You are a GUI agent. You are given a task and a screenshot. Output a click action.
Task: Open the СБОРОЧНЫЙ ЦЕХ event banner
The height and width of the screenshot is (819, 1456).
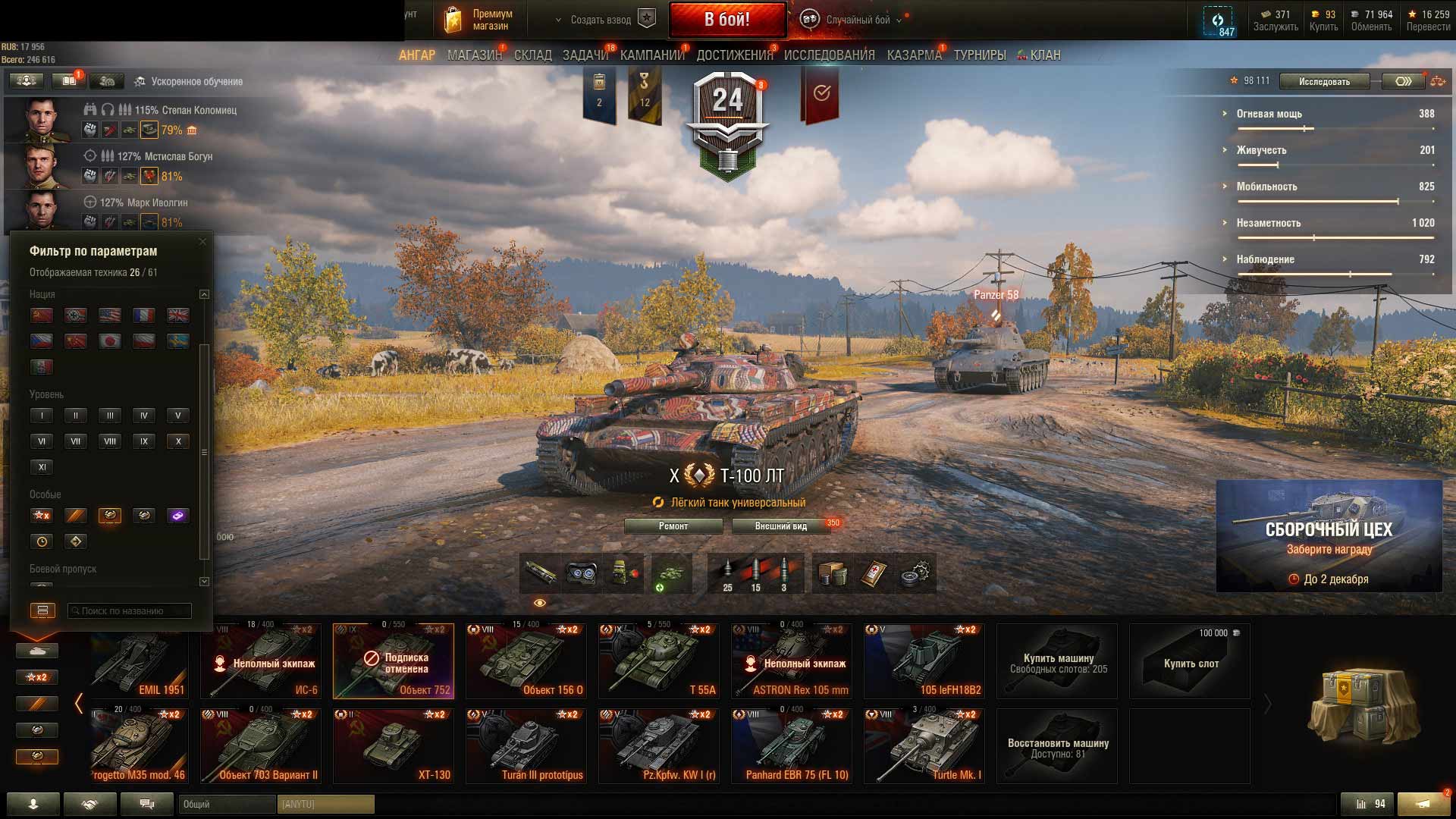tap(1329, 536)
